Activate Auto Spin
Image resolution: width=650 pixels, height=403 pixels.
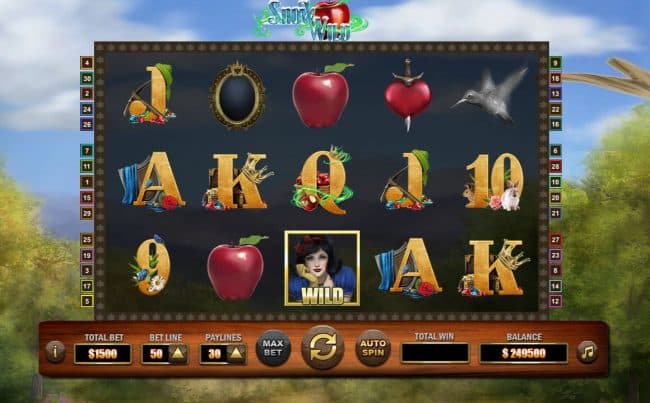372,348
